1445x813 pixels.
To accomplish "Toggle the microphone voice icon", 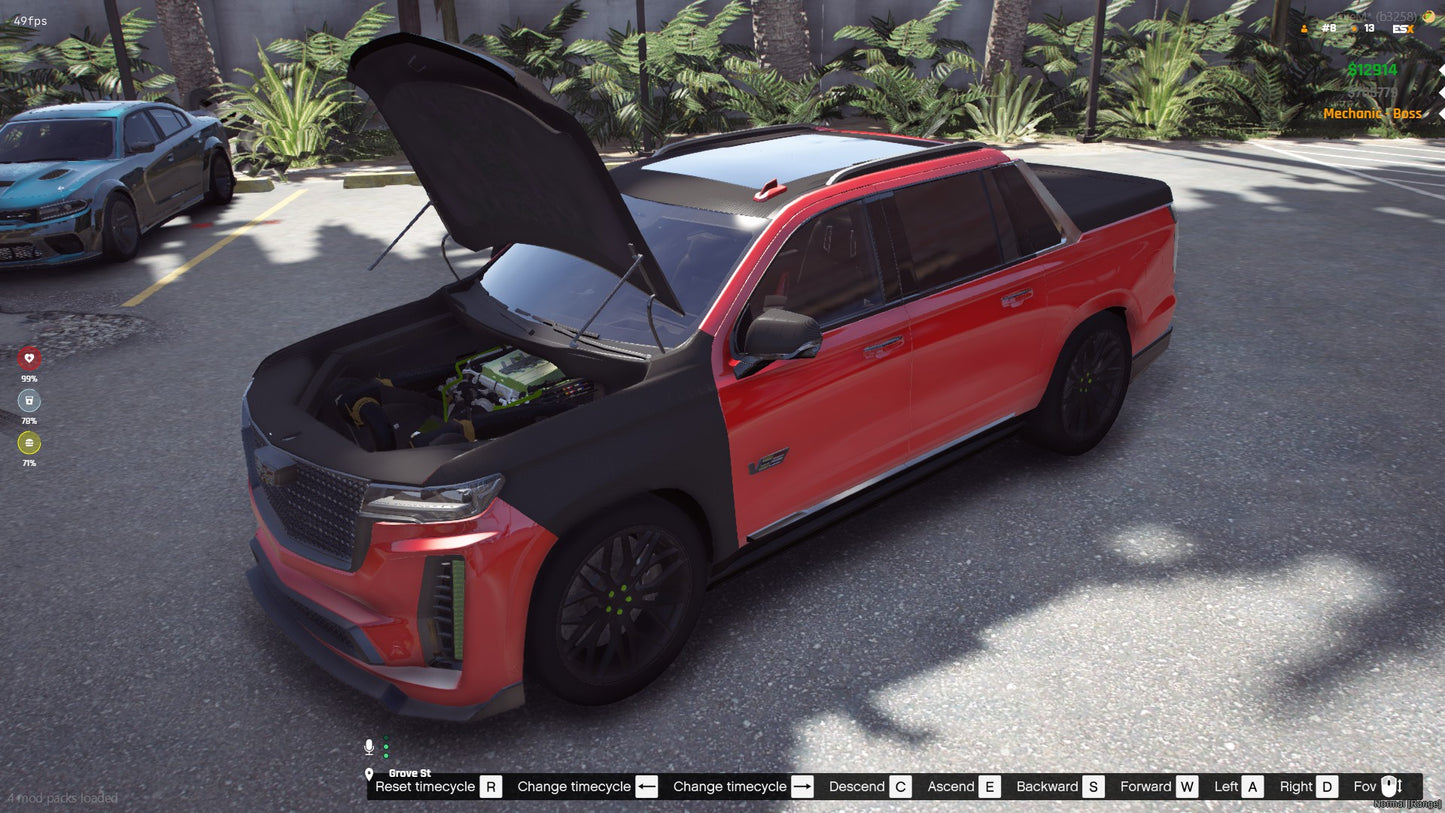I will point(369,747).
